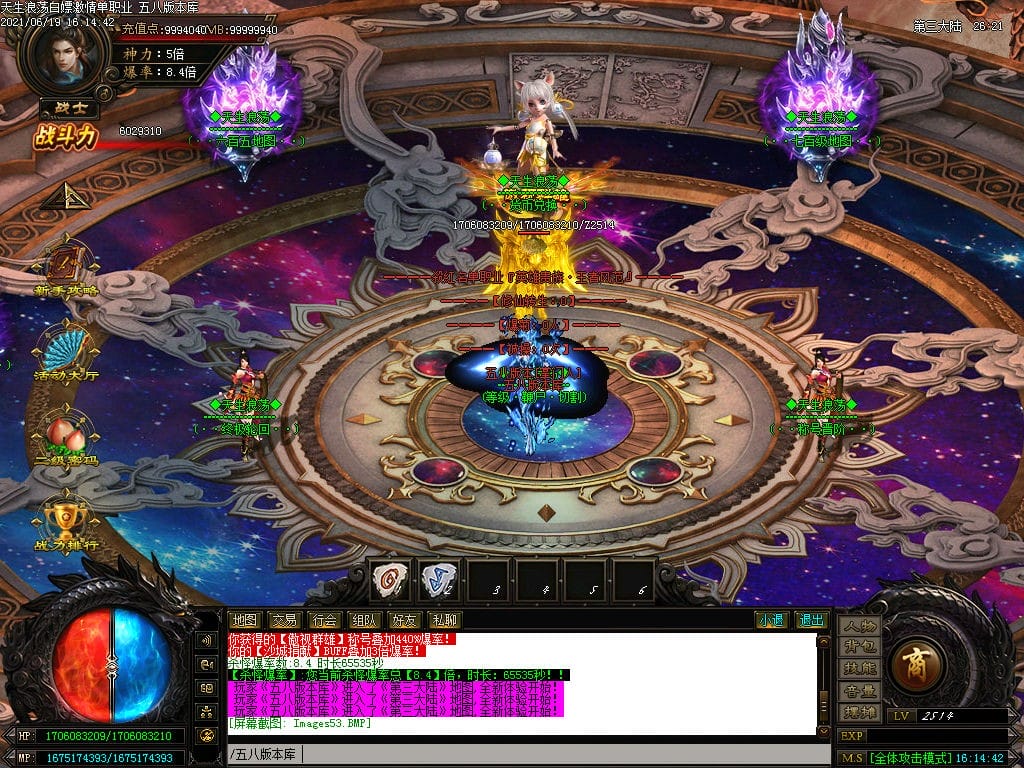1024x768 pixels.
Task: Open the 交易 trade tab
Action: click(285, 620)
